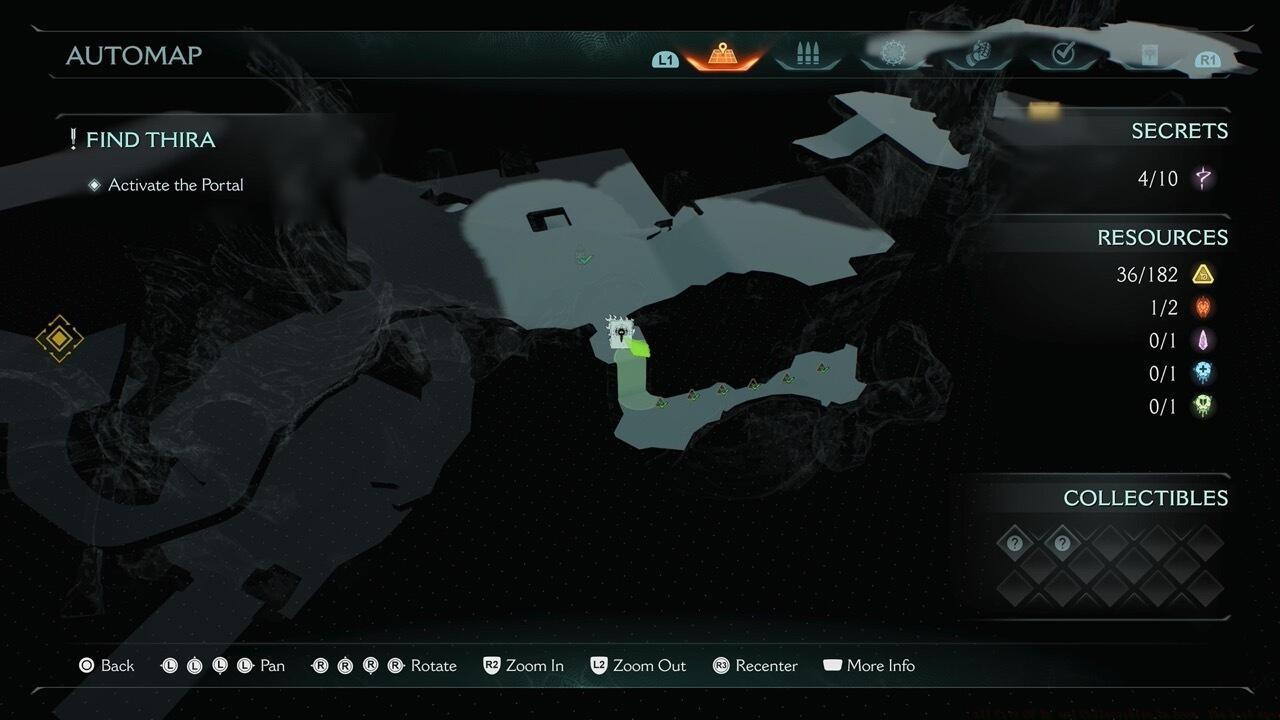The width and height of the screenshot is (1280, 720).
Task: Switch to the faded book tab
Action: 1150,56
